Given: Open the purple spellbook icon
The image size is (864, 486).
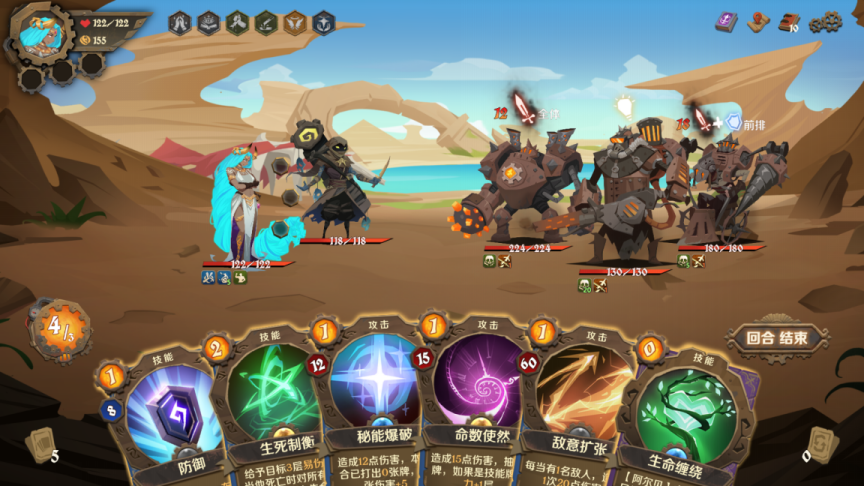Looking at the screenshot, I should pyautogui.click(x=726, y=22).
